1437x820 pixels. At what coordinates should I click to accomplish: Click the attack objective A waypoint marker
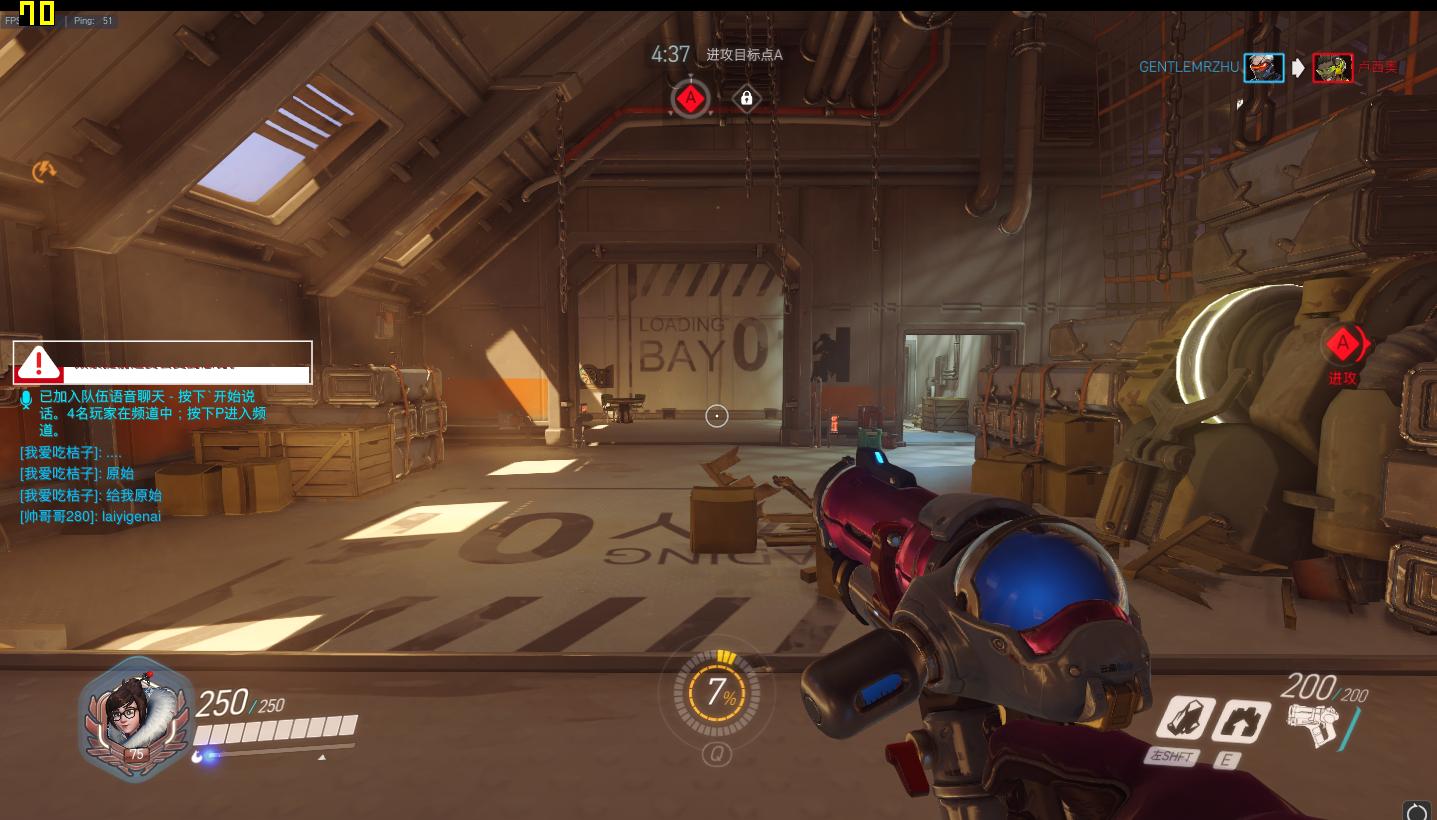1342,345
